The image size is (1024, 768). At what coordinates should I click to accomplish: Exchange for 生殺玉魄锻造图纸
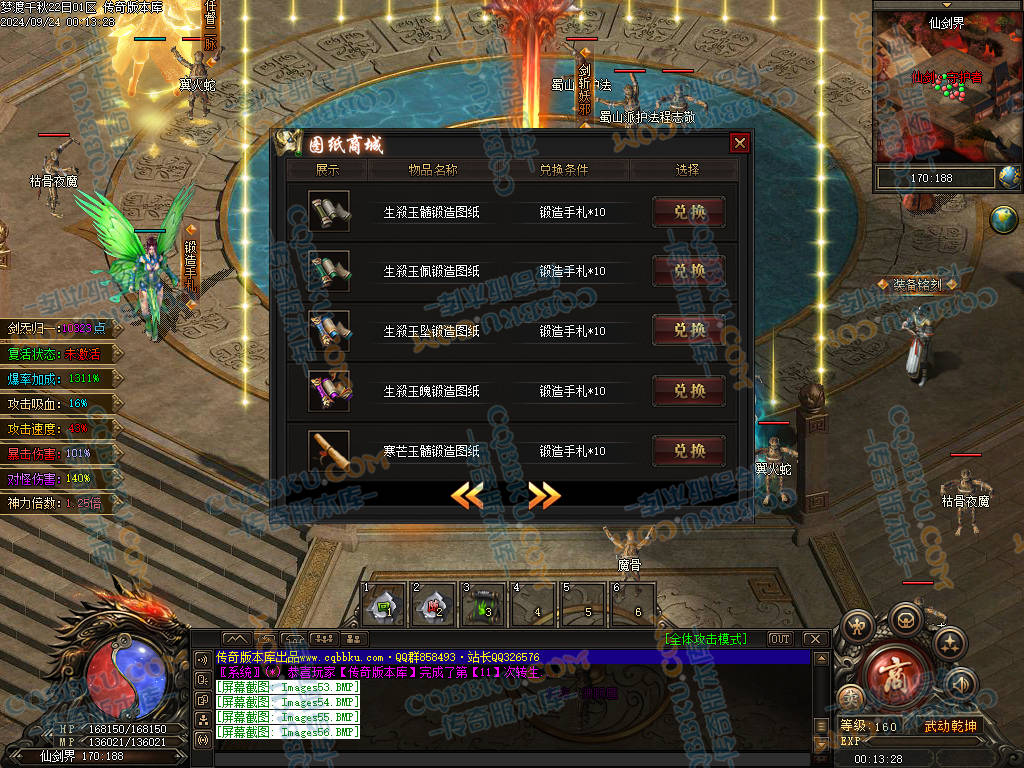click(x=689, y=391)
